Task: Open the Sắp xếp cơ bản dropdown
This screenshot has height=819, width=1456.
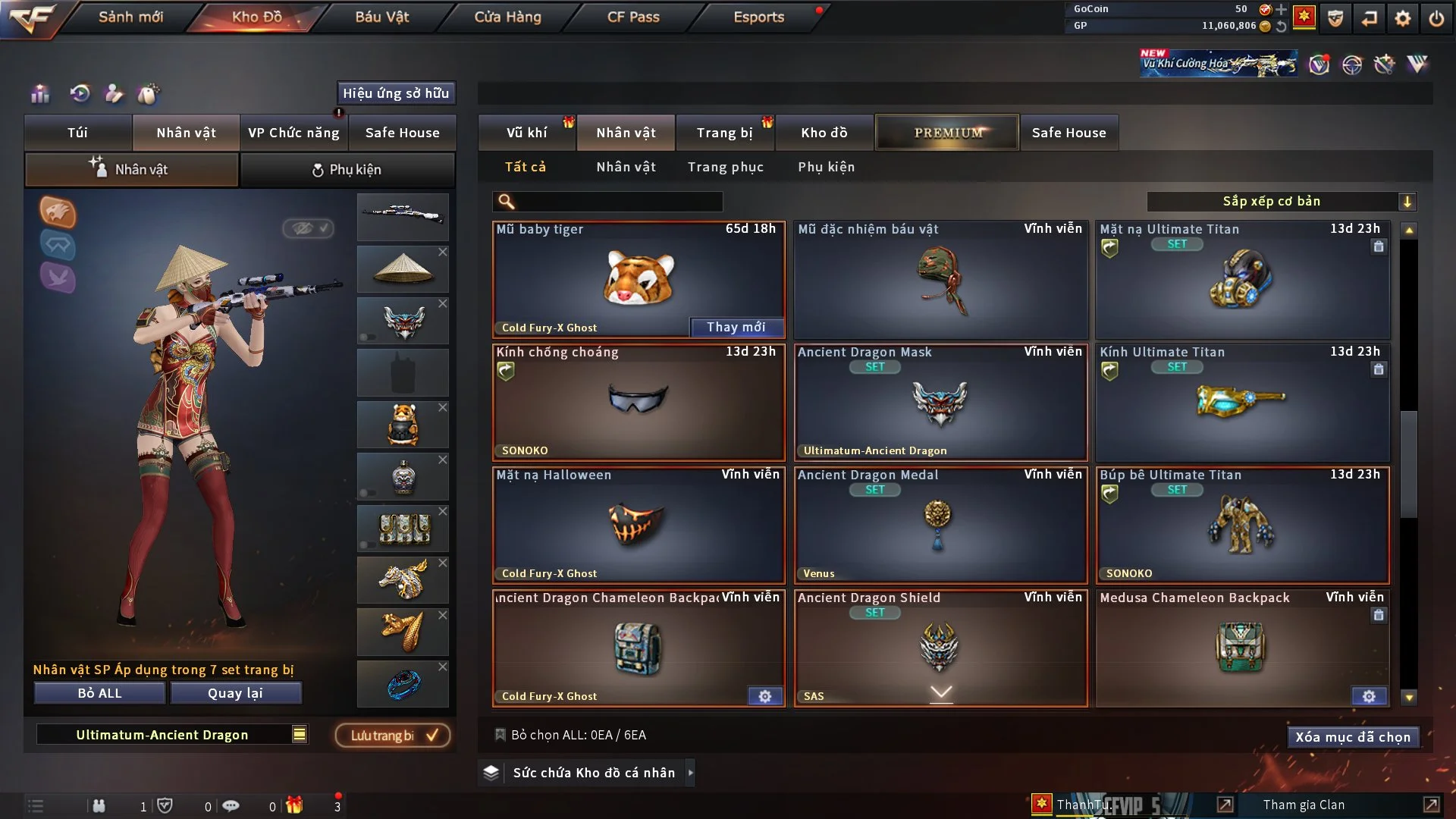Action: (x=1281, y=202)
